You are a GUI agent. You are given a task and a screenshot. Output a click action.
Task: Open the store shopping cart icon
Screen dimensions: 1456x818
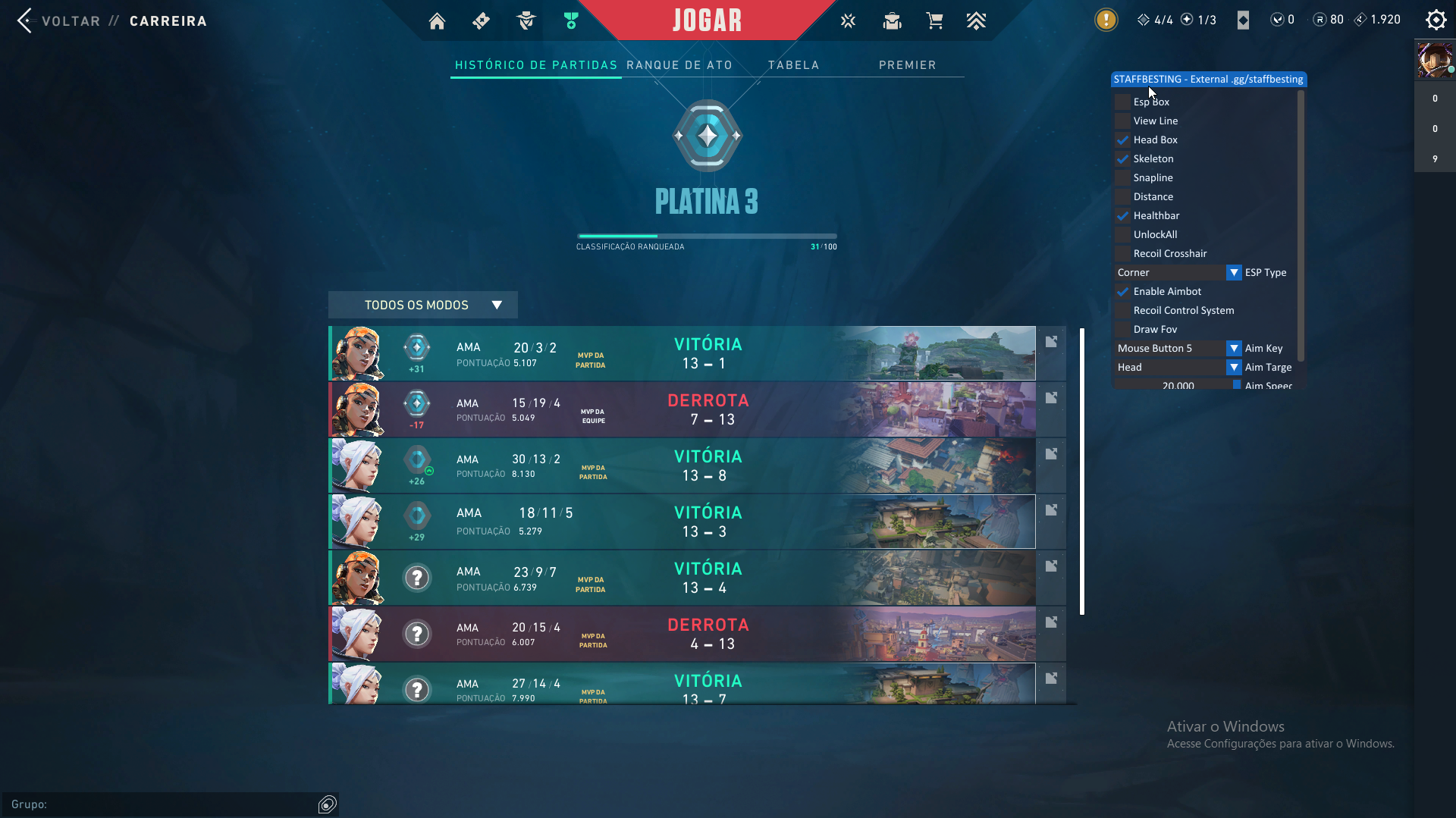point(934,21)
